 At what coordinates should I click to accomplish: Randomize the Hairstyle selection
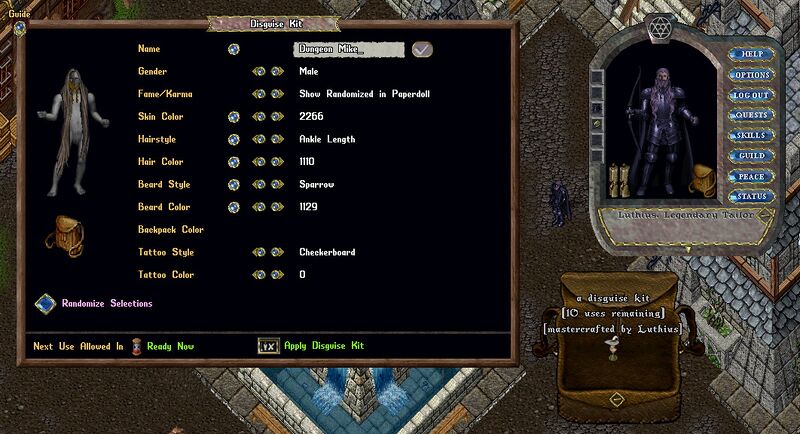click(x=233, y=140)
